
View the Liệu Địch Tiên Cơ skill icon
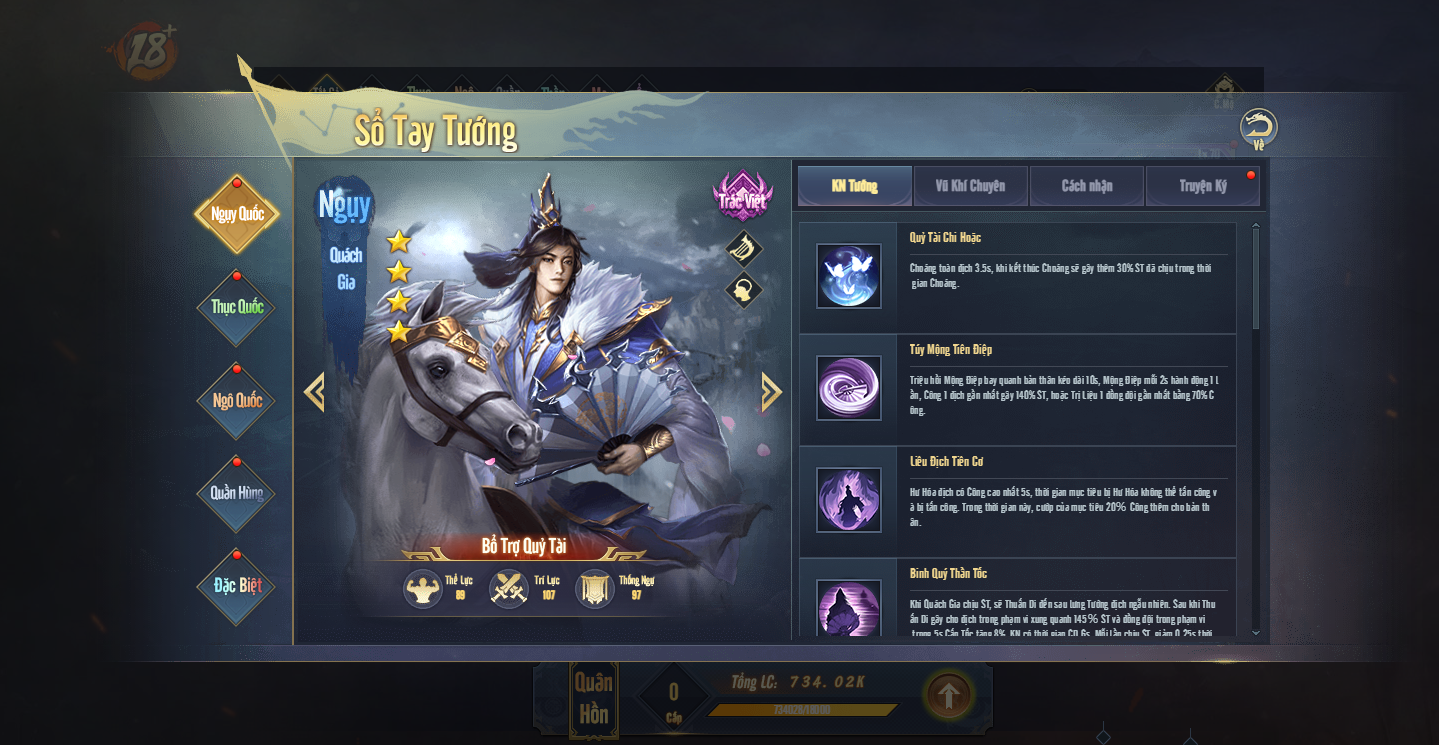[848, 501]
